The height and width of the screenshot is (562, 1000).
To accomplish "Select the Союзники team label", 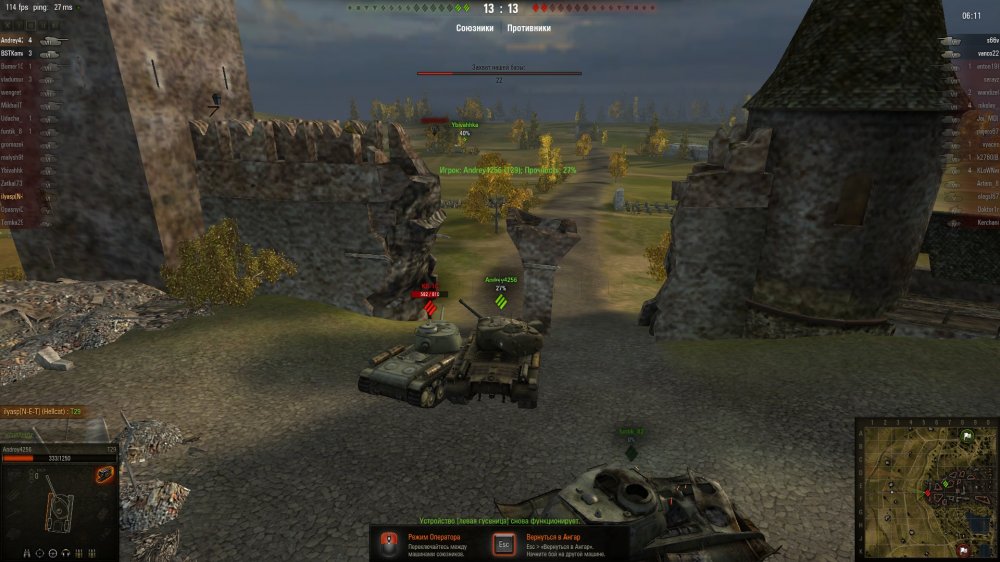I will tap(474, 28).
